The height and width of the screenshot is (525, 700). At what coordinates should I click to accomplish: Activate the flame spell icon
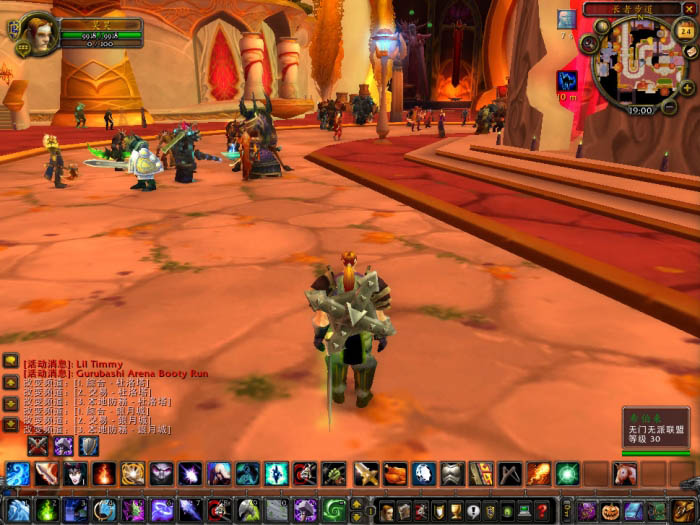(103, 473)
